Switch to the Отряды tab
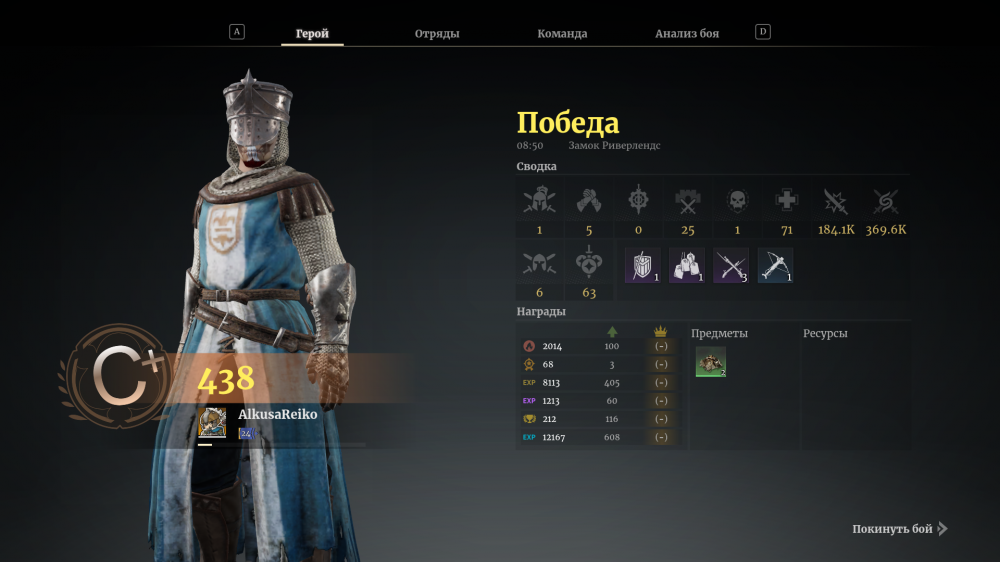 point(437,33)
